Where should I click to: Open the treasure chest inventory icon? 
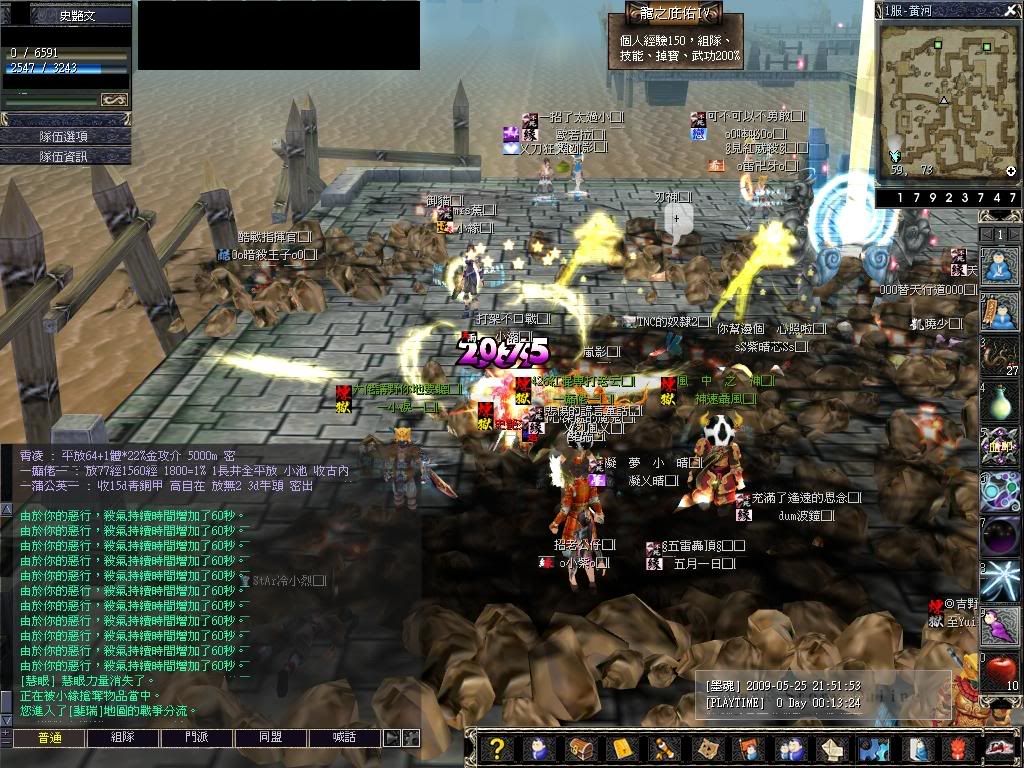click(x=580, y=749)
